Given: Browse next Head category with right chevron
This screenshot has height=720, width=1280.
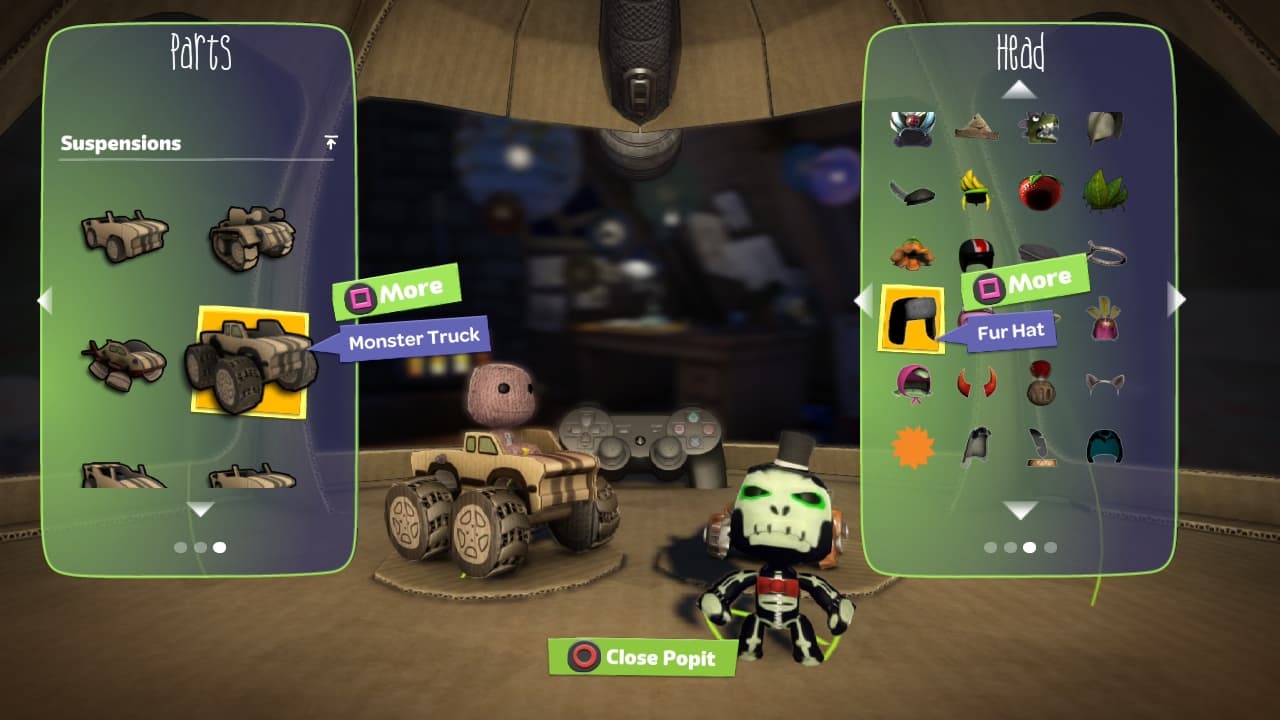Looking at the screenshot, I should (1177, 299).
